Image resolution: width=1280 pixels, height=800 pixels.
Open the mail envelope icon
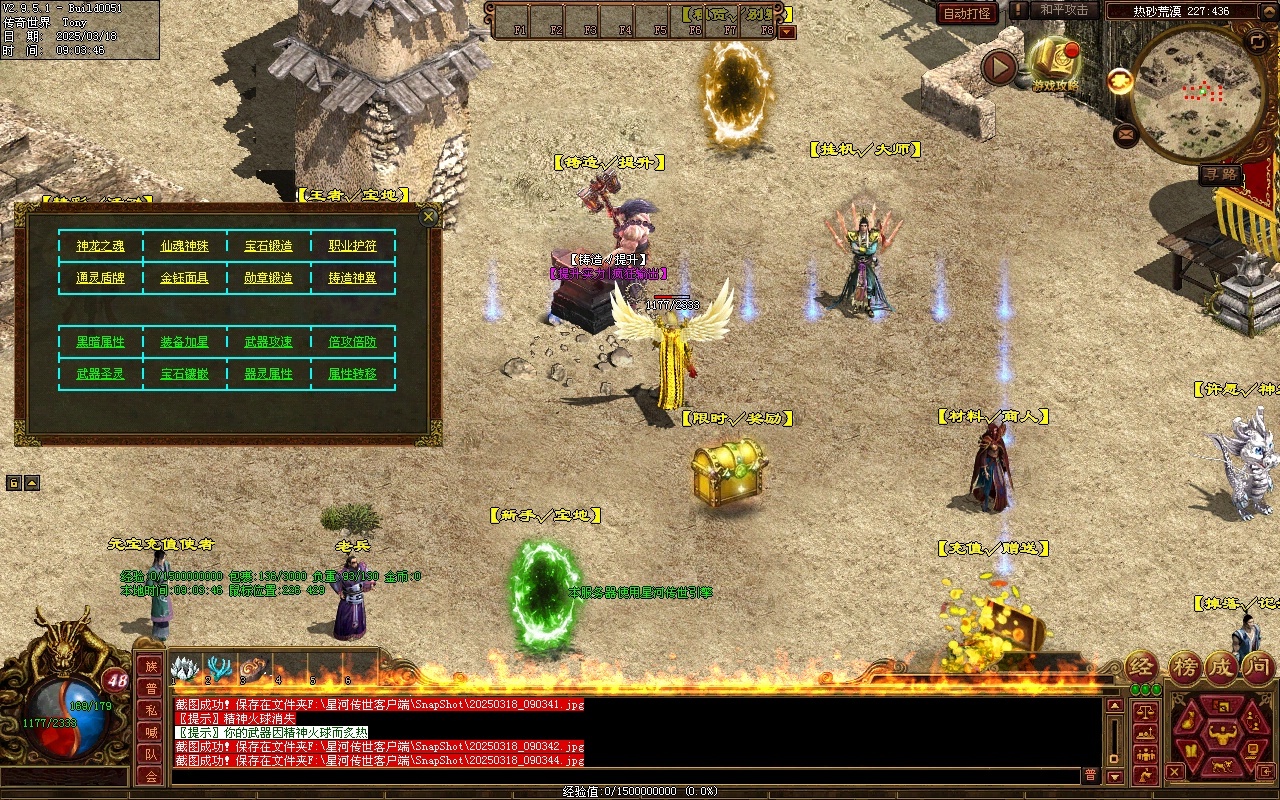click(x=1126, y=133)
